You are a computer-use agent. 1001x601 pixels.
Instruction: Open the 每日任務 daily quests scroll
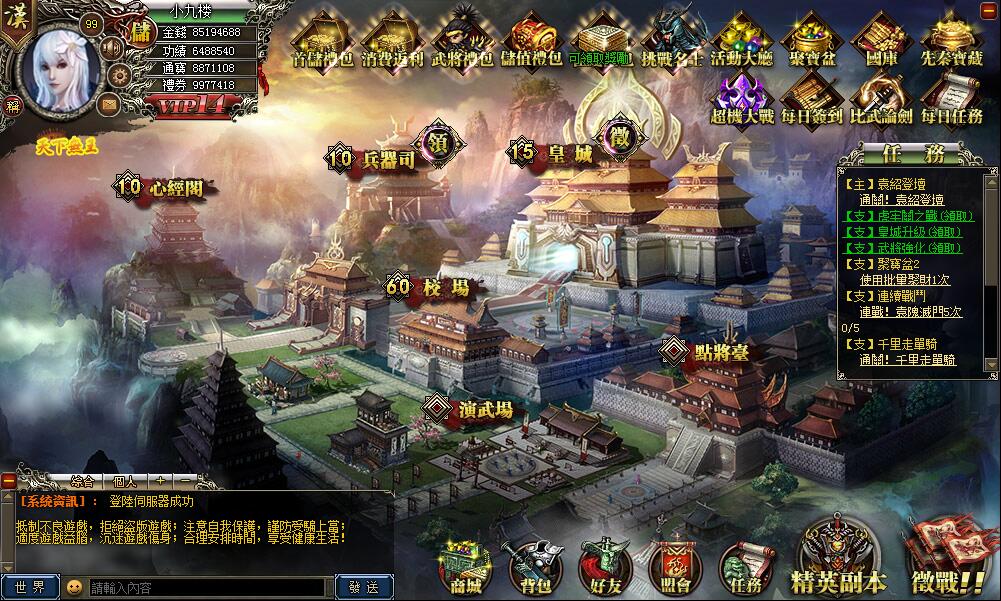pyautogui.click(x=952, y=100)
